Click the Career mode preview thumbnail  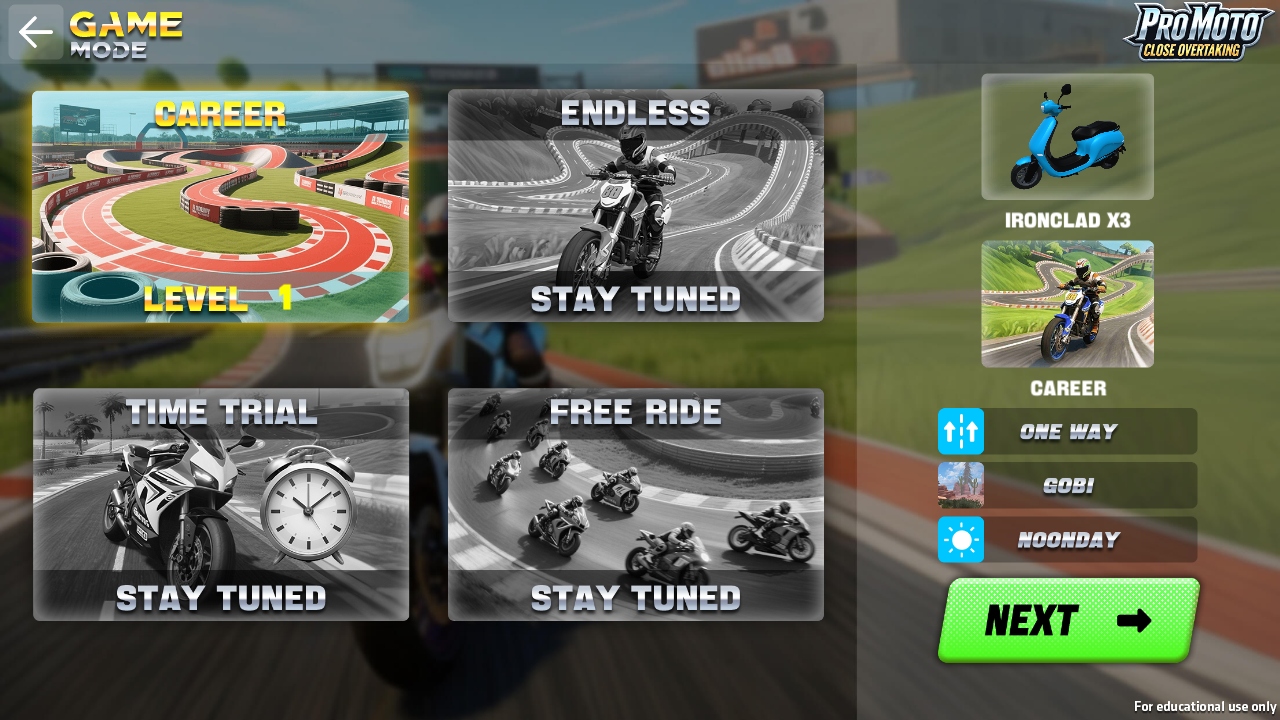1067,304
